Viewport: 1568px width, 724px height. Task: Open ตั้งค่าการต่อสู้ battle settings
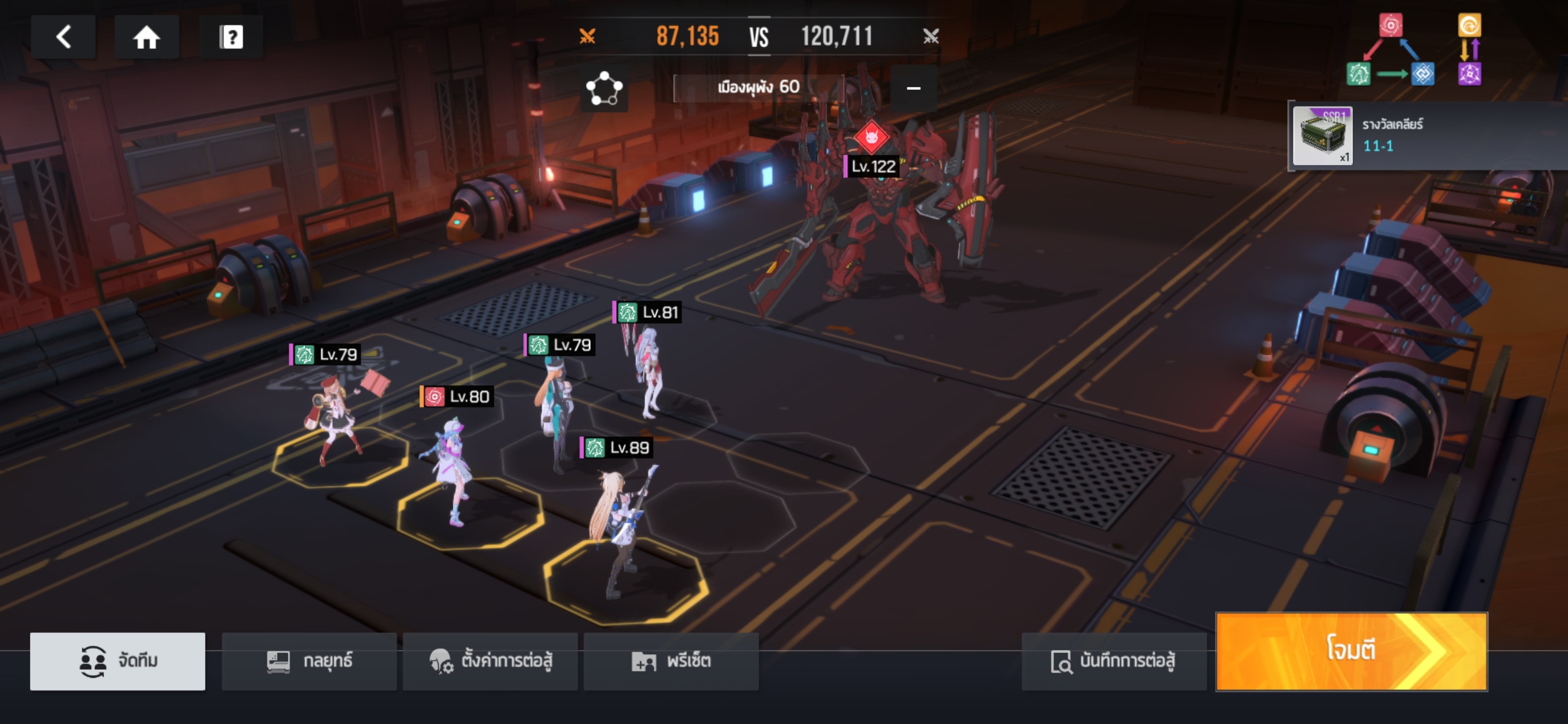pos(491,661)
